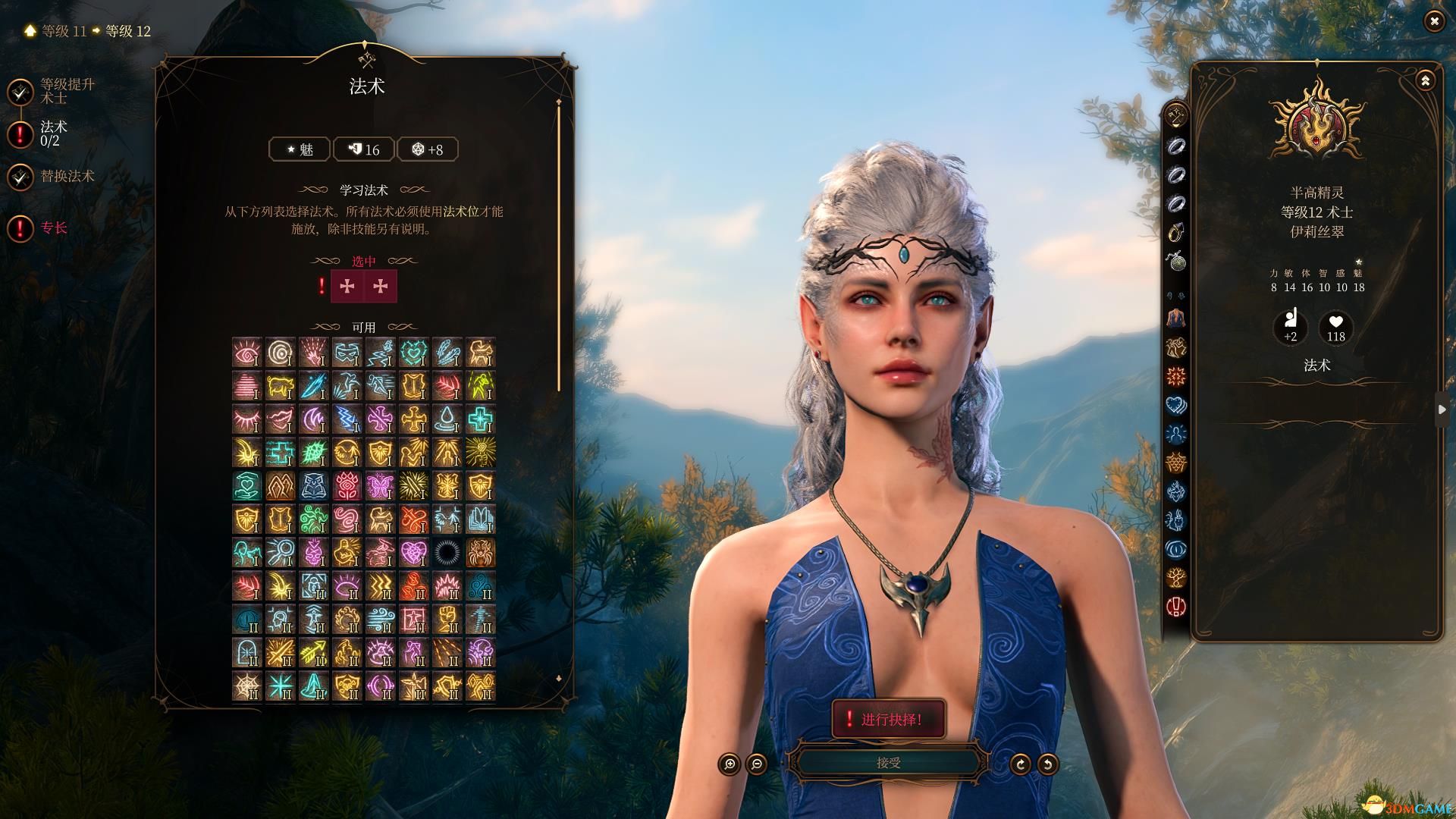1456x819 pixels.
Task: Zoom out the character view
Action: click(757, 764)
